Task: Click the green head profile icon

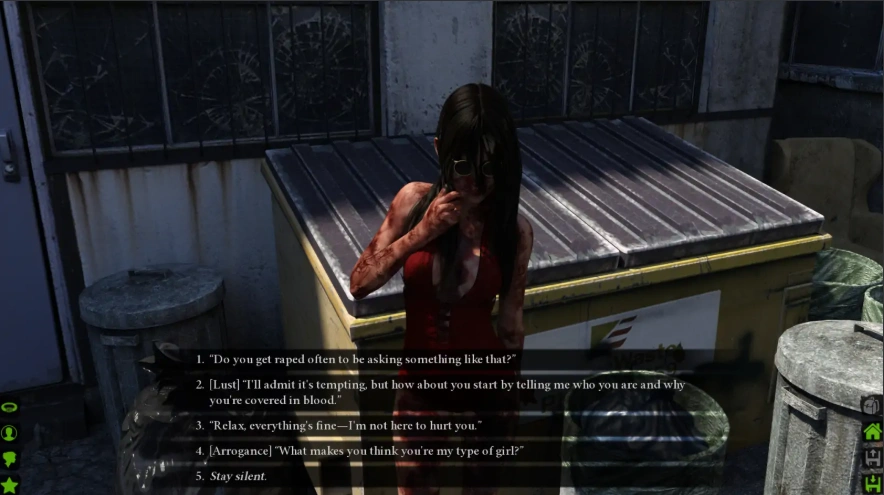Action: (10, 459)
